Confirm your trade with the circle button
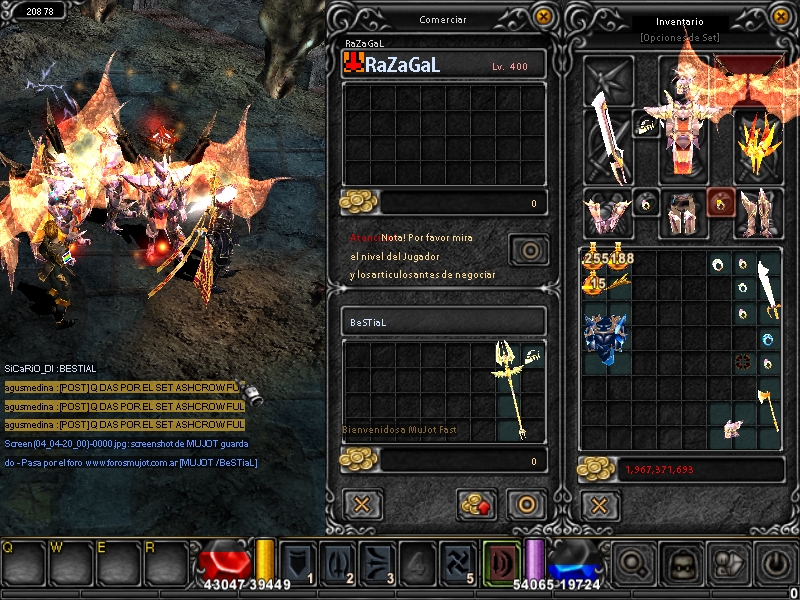Image resolution: width=800 pixels, height=600 pixels. pyautogui.click(x=525, y=504)
